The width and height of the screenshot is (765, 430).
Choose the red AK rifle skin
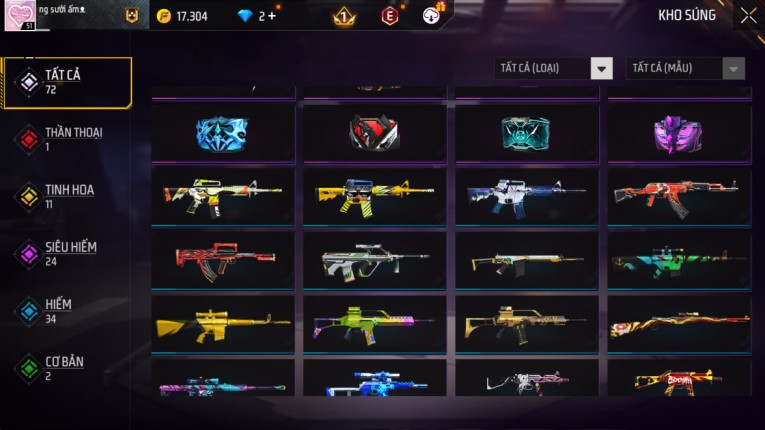coord(678,196)
